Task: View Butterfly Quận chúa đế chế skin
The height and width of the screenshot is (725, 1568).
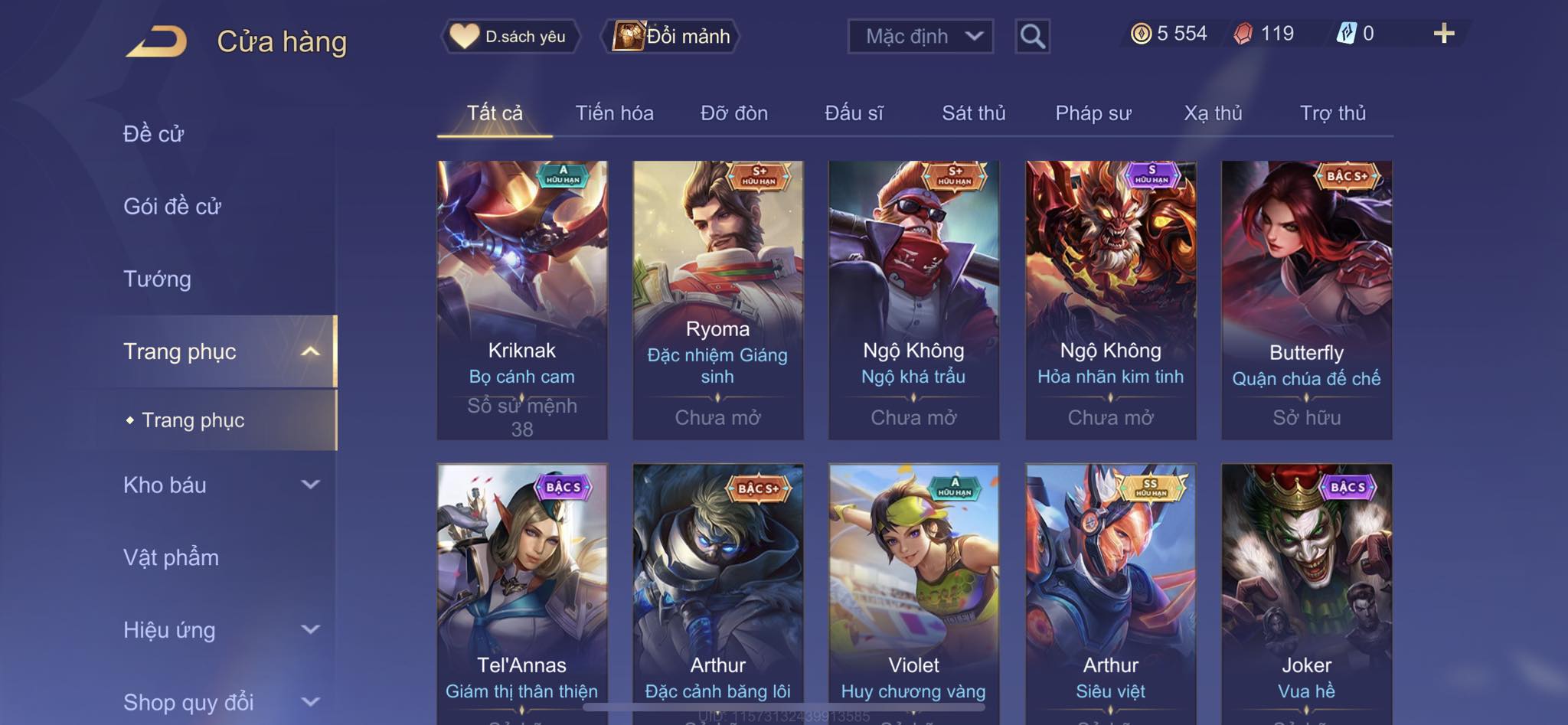Action: click(1306, 299)
